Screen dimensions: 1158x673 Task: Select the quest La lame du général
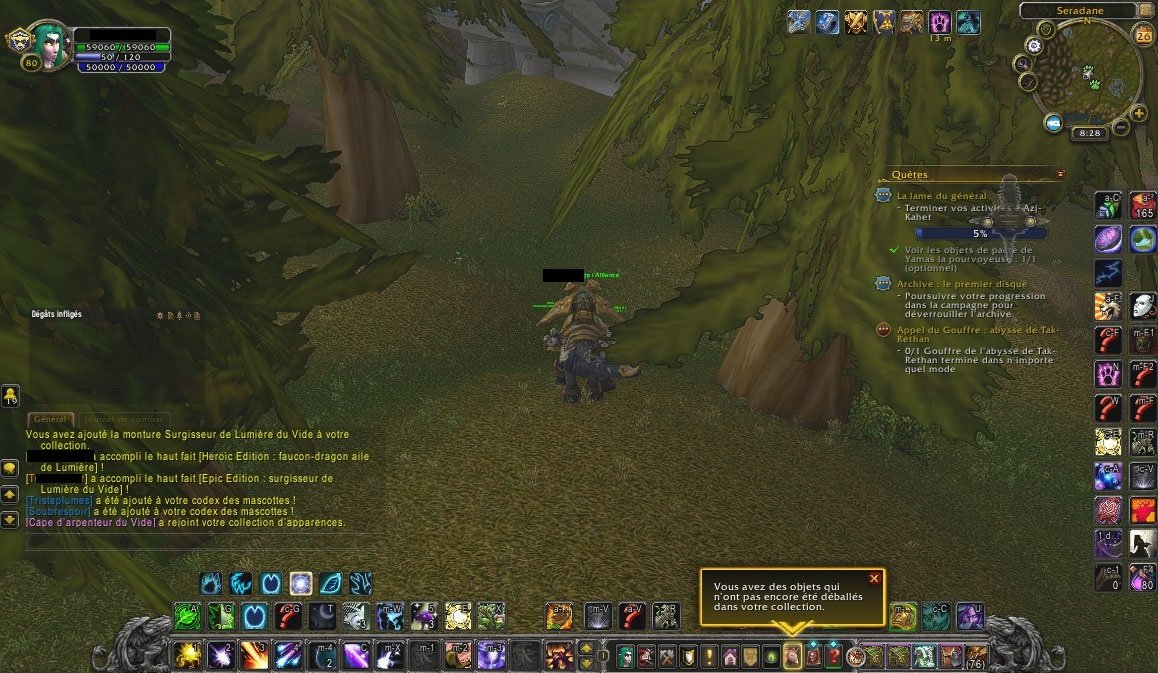941,196
